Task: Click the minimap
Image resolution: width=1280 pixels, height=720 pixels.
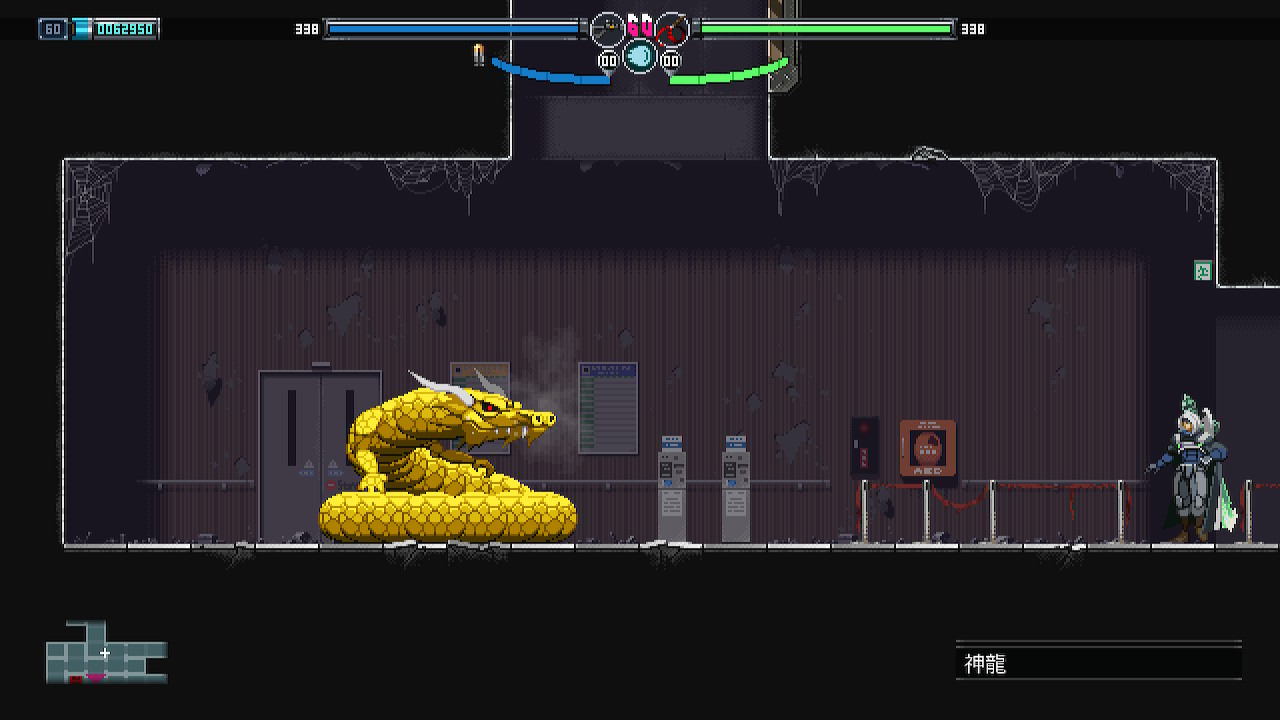Action: tap(106, 653)
